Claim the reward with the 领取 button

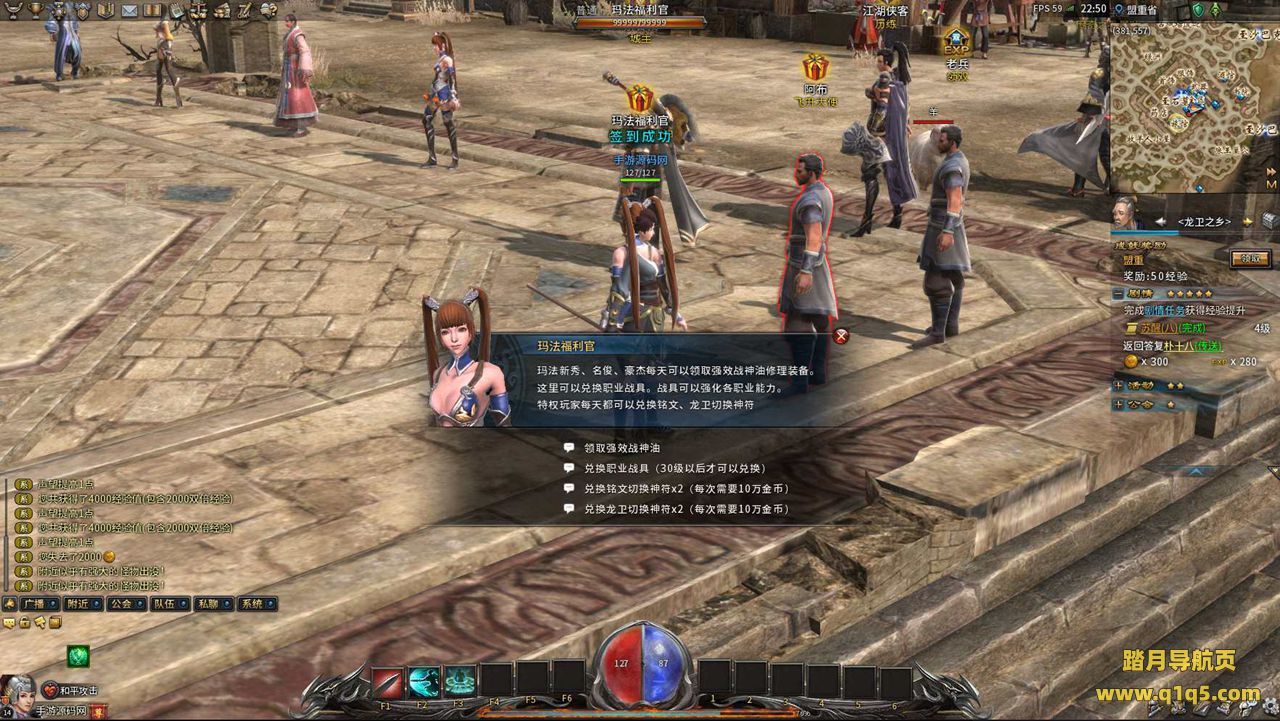coord(1251,258)
